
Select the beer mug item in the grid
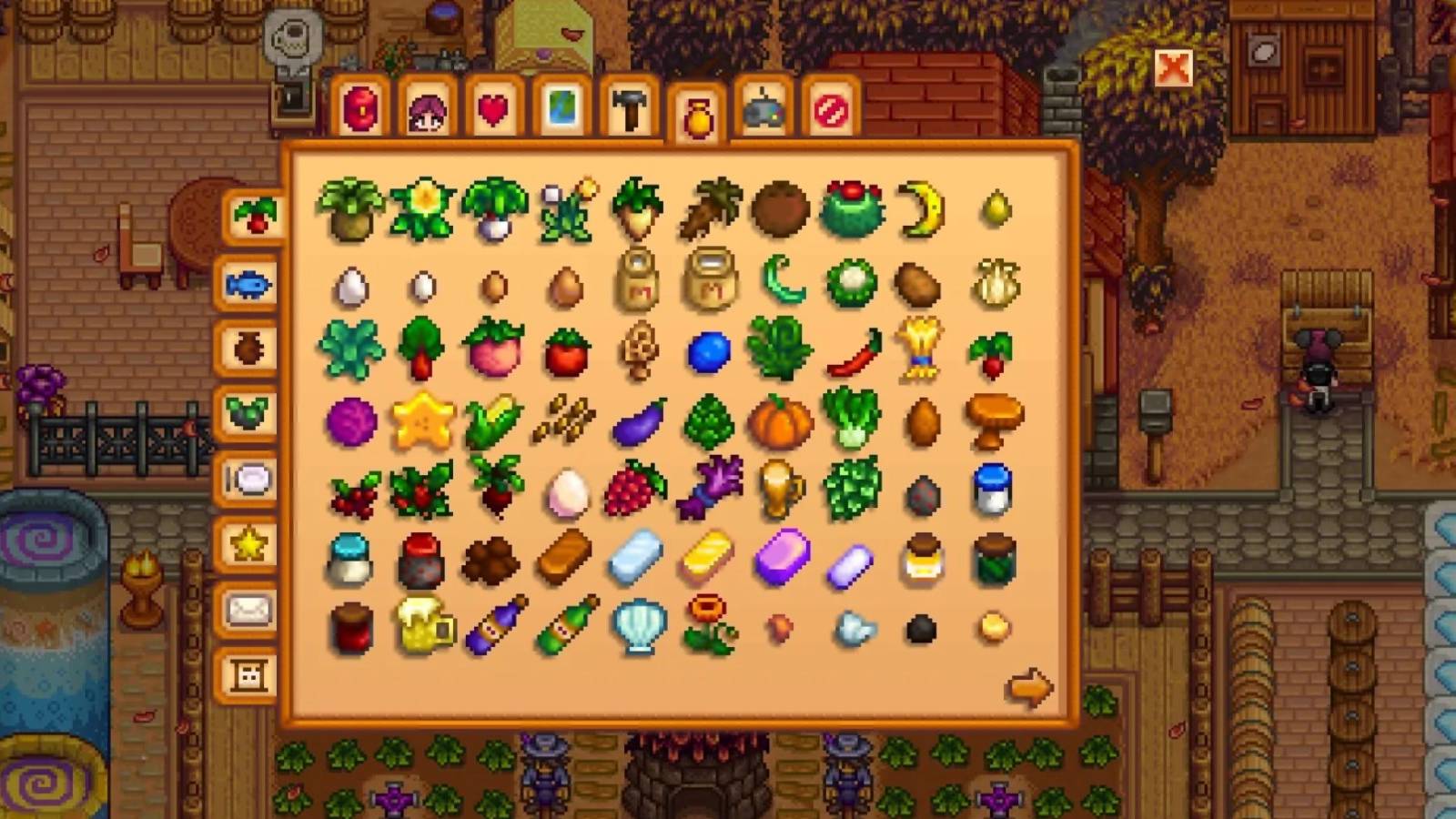(x=421, y=623)
